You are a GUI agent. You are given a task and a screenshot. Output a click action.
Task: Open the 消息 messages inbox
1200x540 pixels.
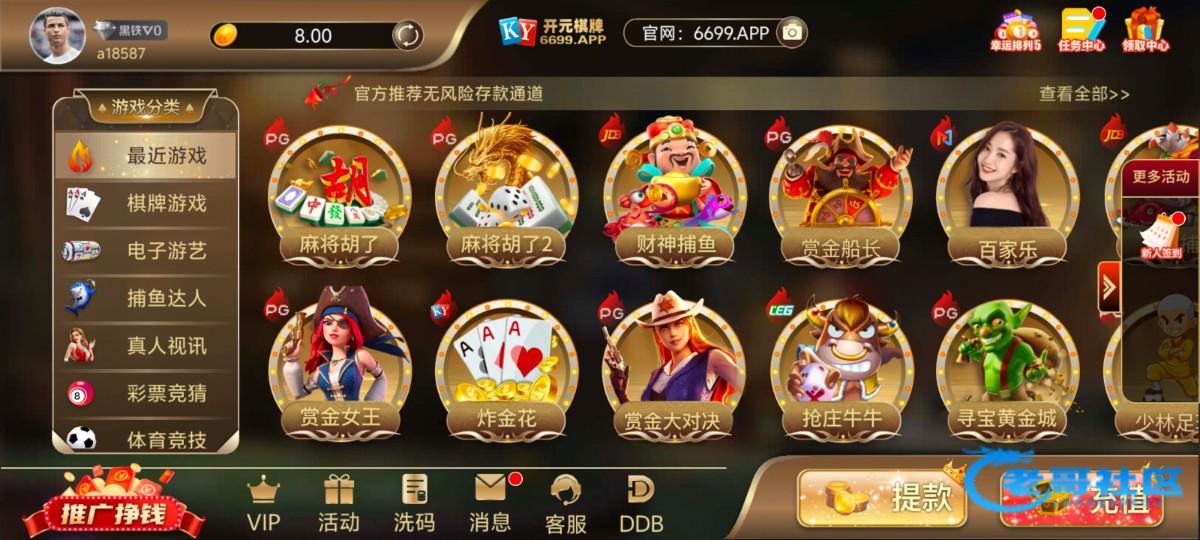490,503
